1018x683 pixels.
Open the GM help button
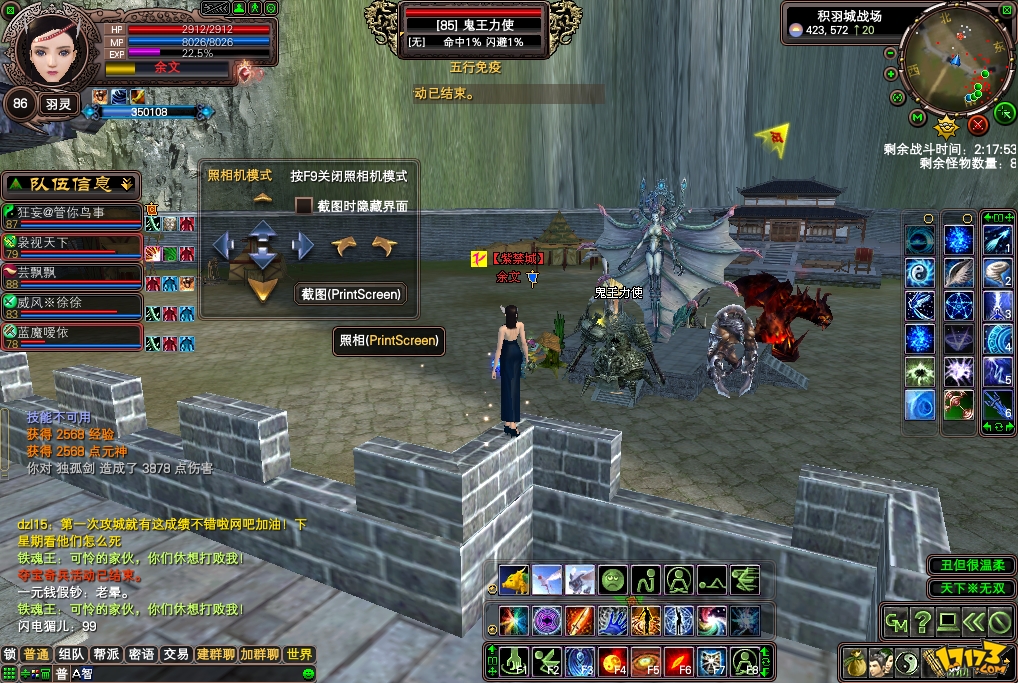tap(896, 623)
